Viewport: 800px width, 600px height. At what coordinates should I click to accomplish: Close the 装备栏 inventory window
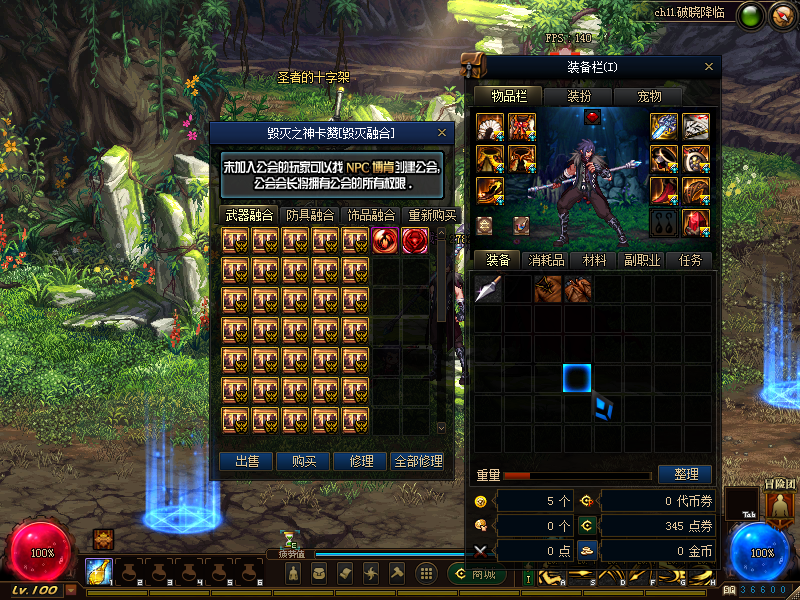click(x=709, y=68)
